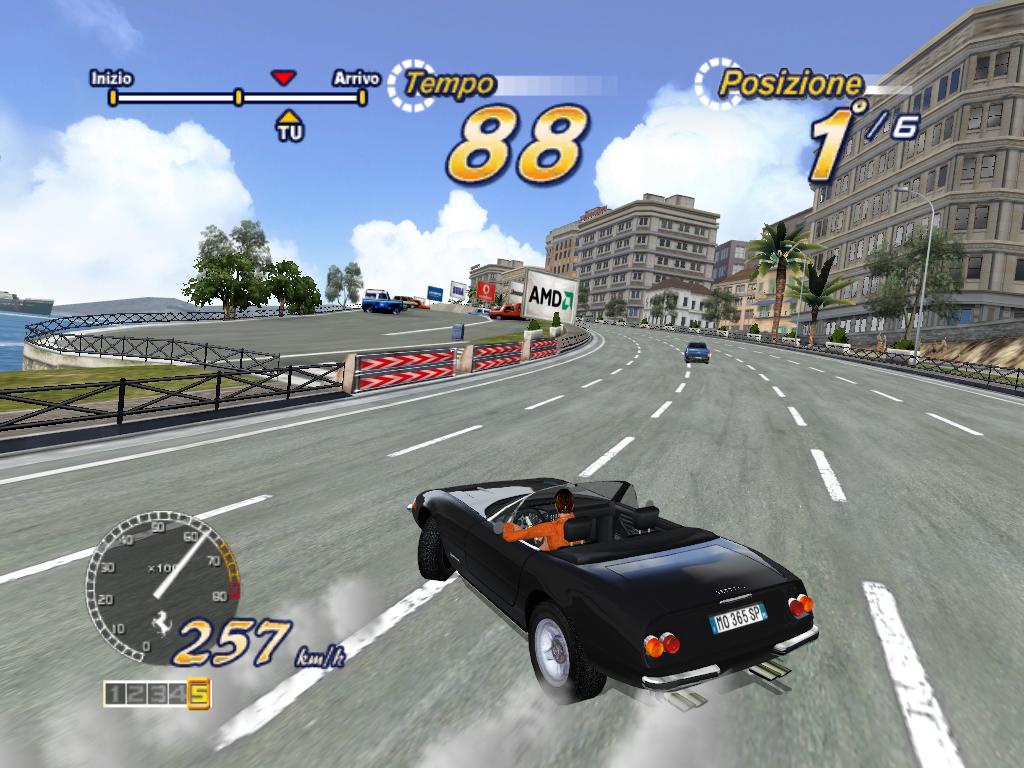Click the red rival arrow marker
1024x768 pixels.
[285, 77]
